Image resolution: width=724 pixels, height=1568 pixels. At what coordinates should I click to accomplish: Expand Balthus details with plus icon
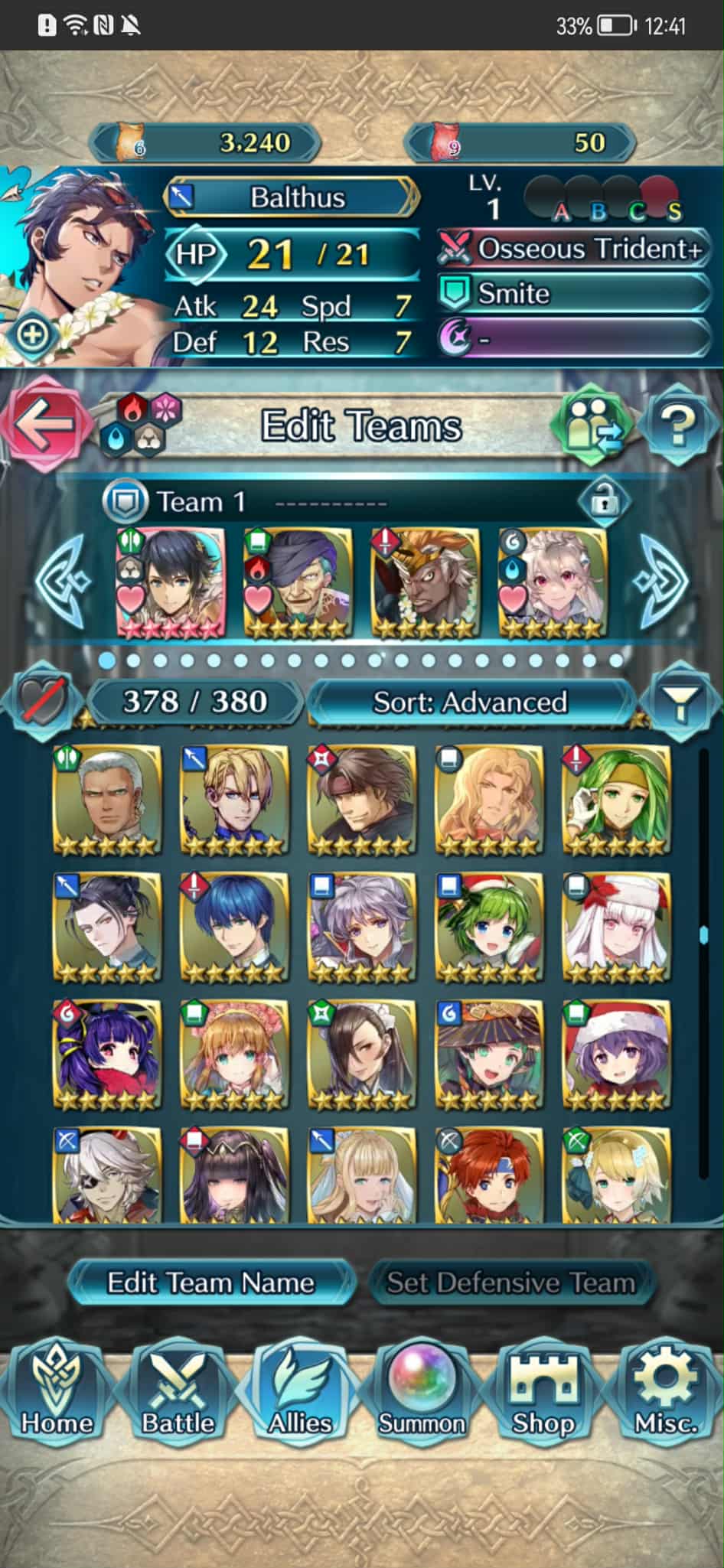click(x=33, y=334)
